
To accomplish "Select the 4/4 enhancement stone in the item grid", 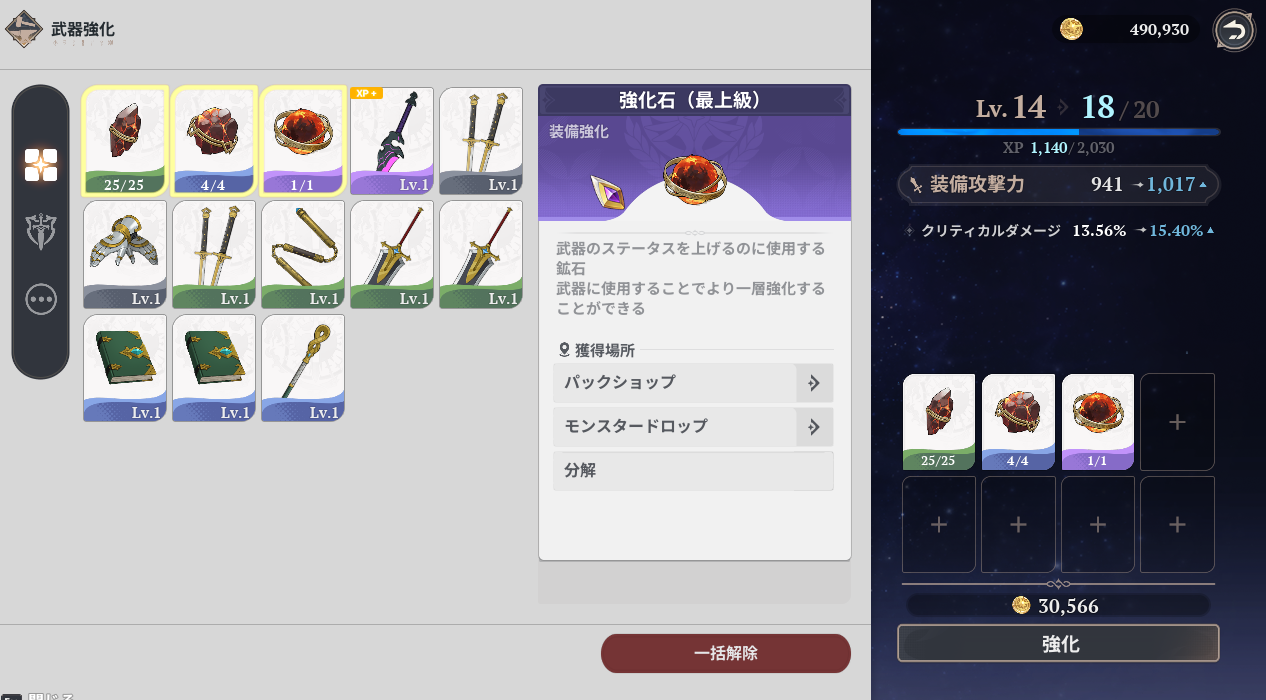I will coord(214,140).
